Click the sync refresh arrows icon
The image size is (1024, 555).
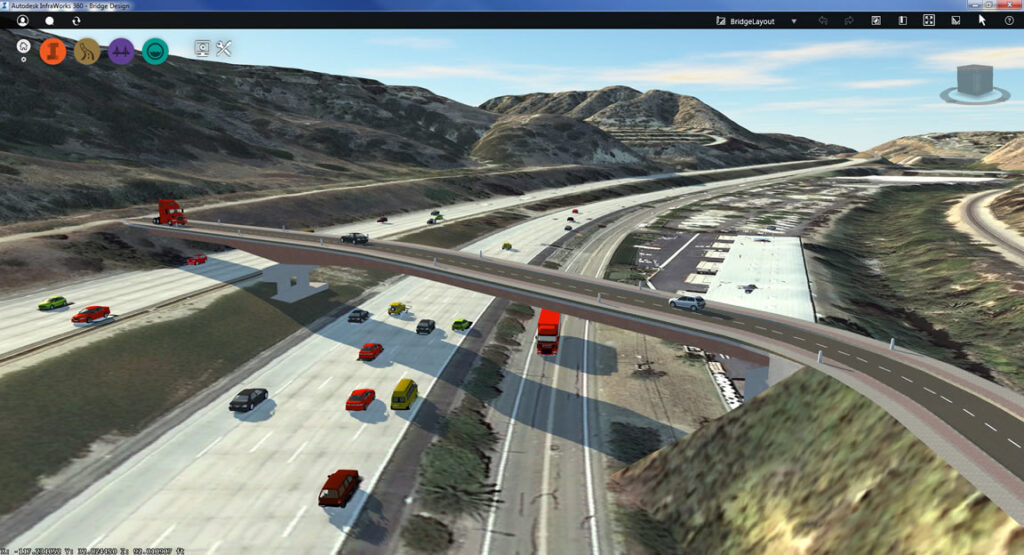coord(77,20)
